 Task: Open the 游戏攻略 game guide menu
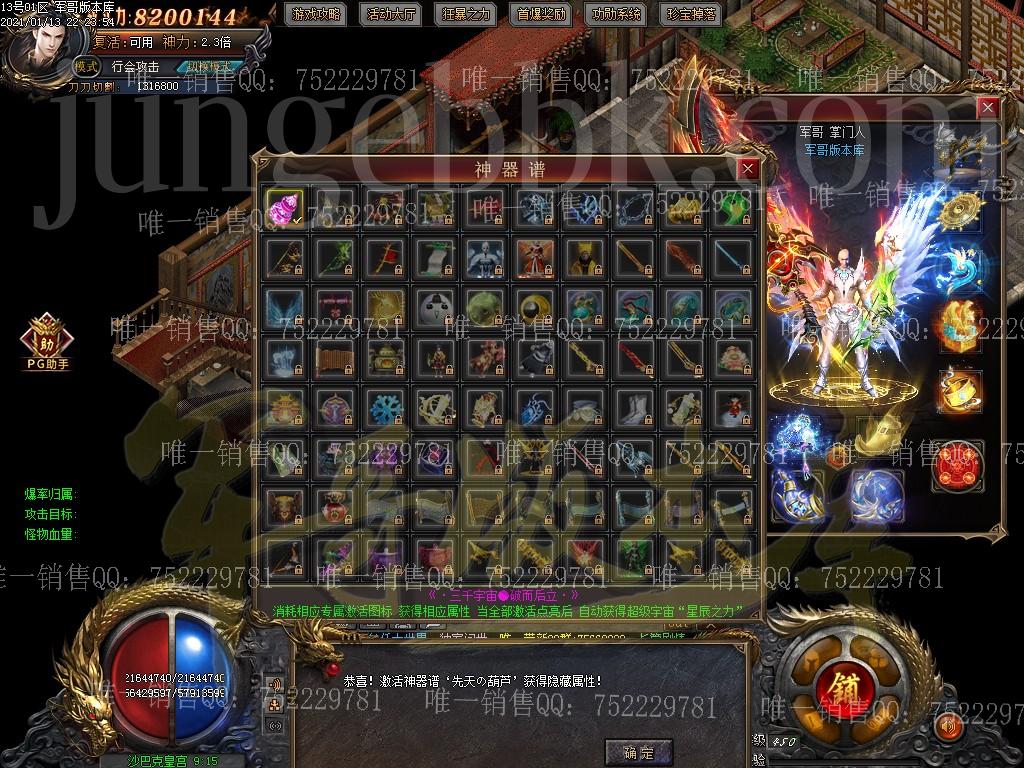point(314,15)
